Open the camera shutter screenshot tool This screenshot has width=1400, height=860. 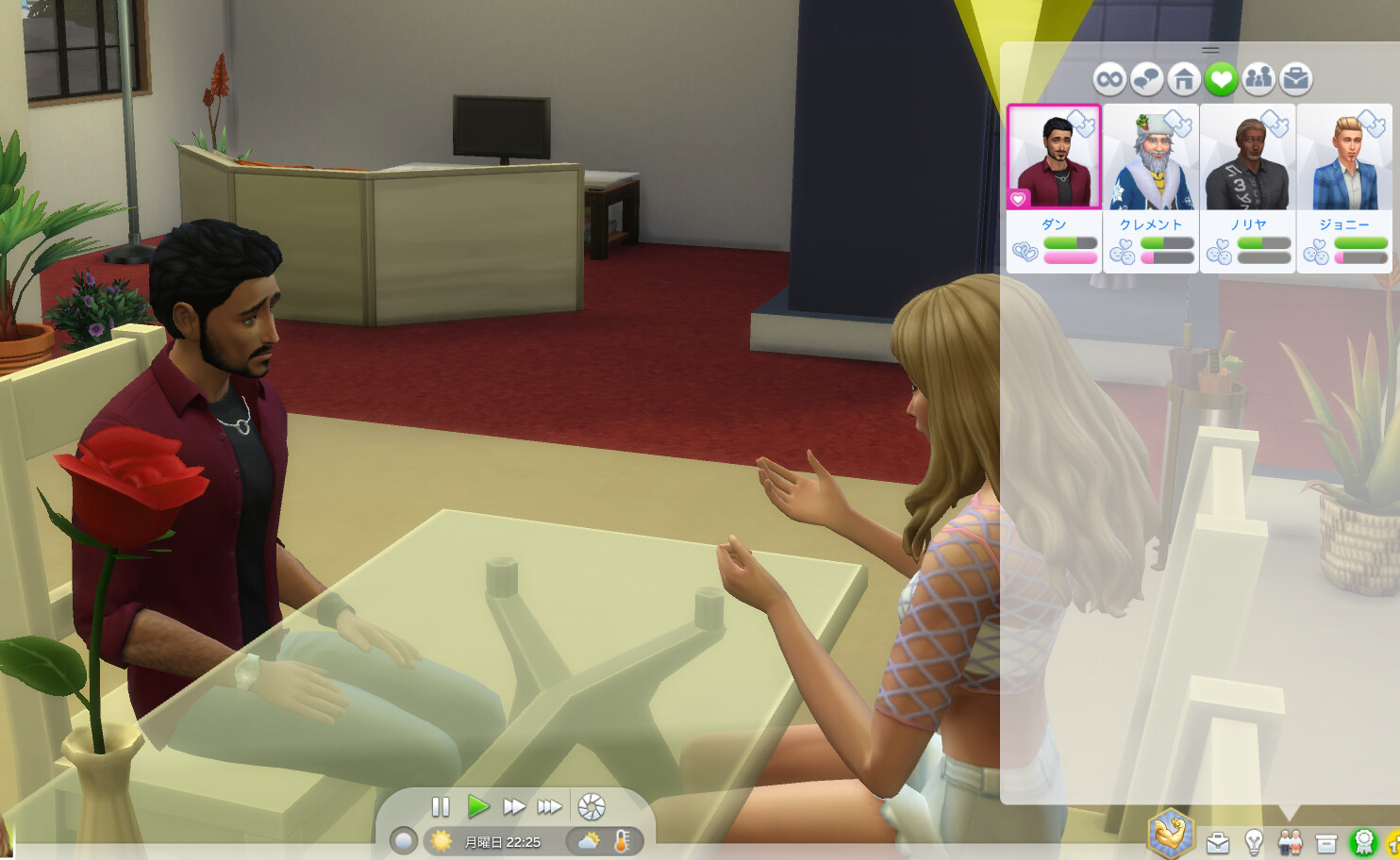592,807
